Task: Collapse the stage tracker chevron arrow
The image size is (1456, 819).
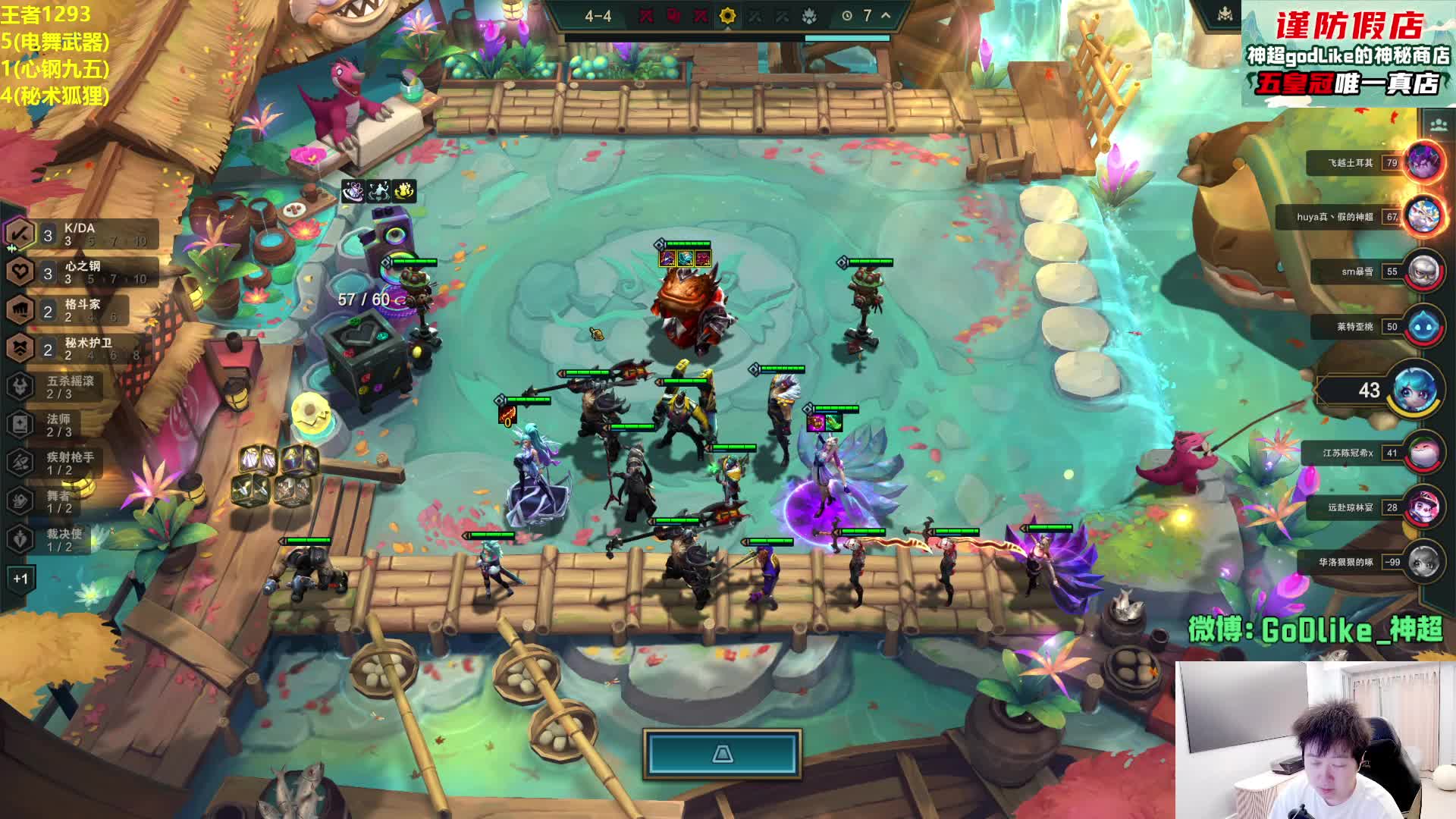Action: [x=885, y=15]
